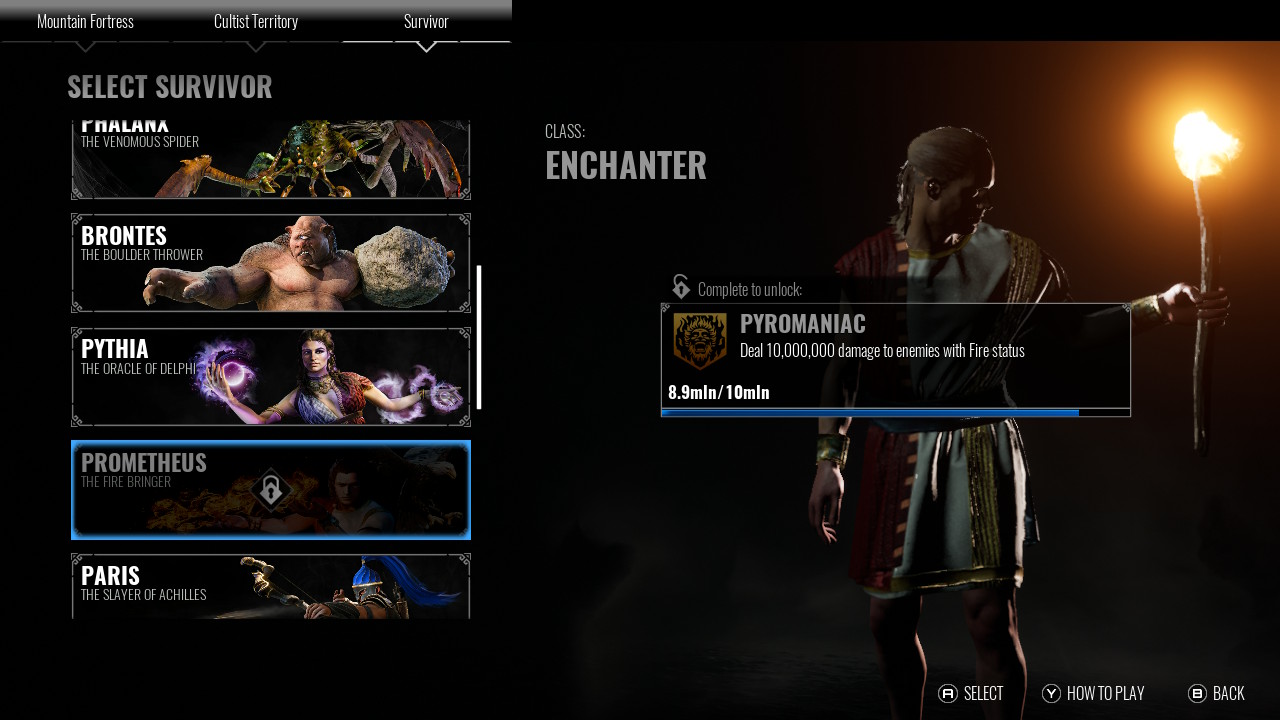
Task: Pick Pythia the Oracle of Delphi
Action: (271, 377)
